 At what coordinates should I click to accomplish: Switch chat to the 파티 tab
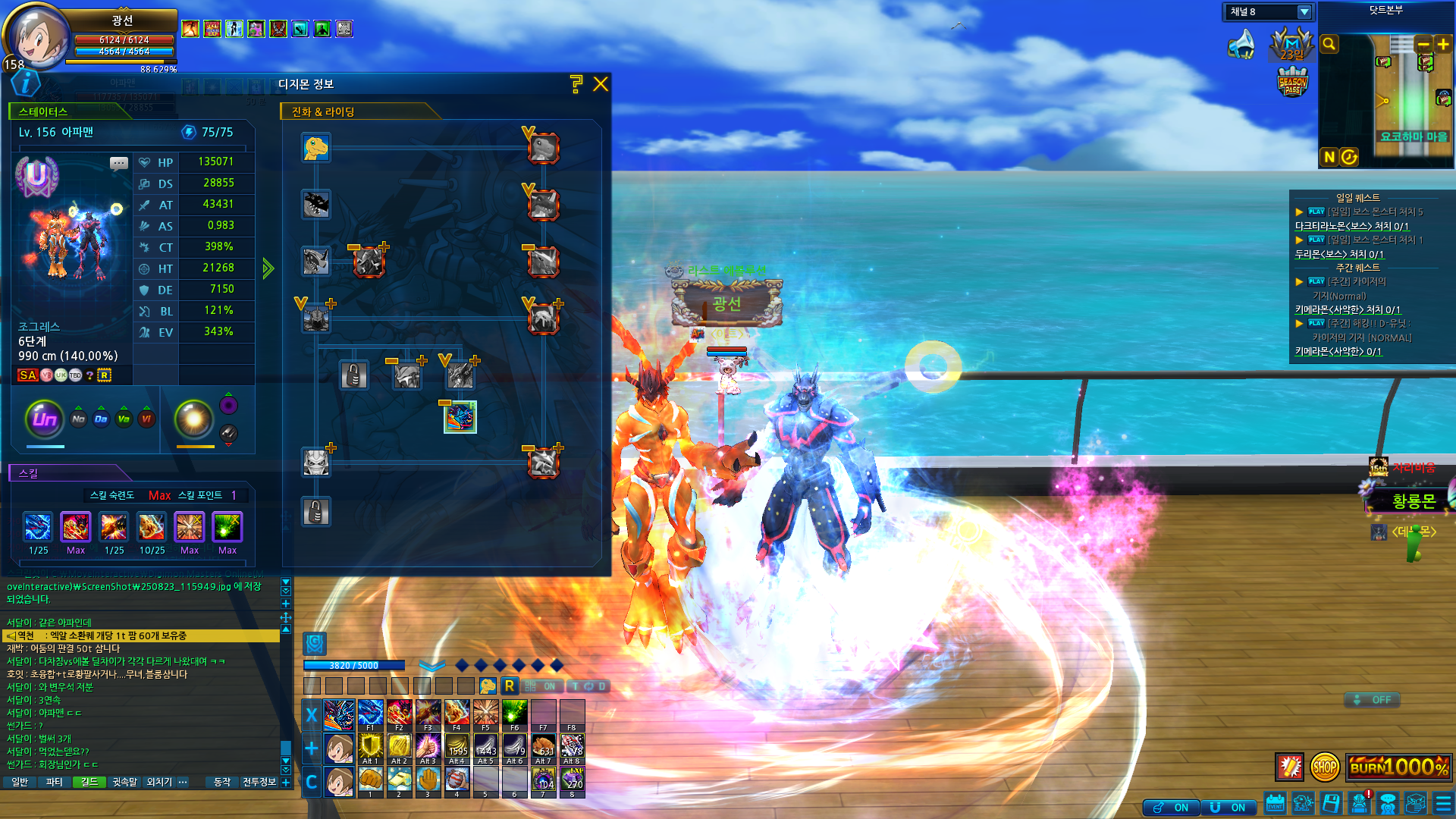(55, 782)
